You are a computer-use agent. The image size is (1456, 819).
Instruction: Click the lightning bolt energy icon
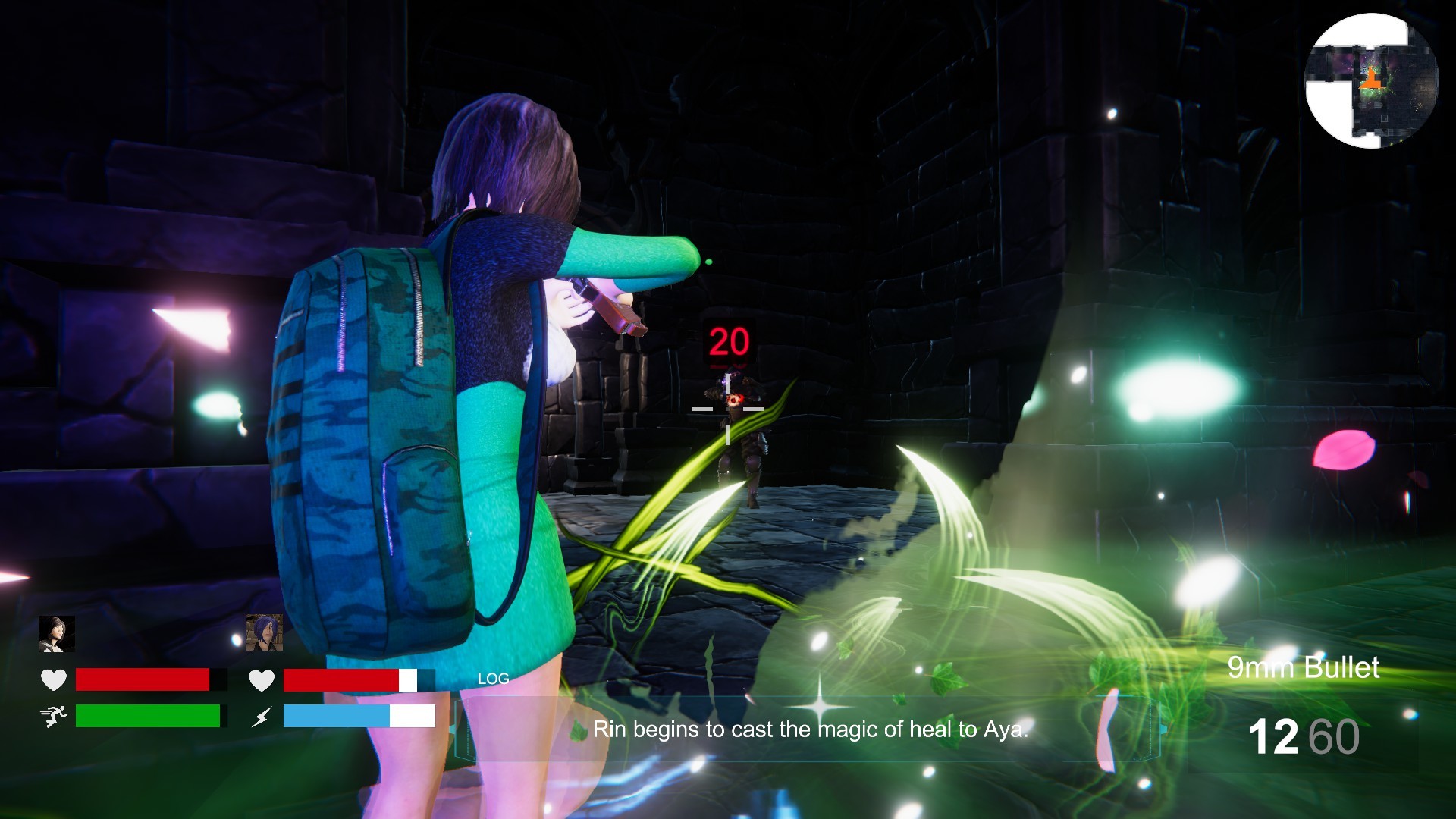[262, 716]
